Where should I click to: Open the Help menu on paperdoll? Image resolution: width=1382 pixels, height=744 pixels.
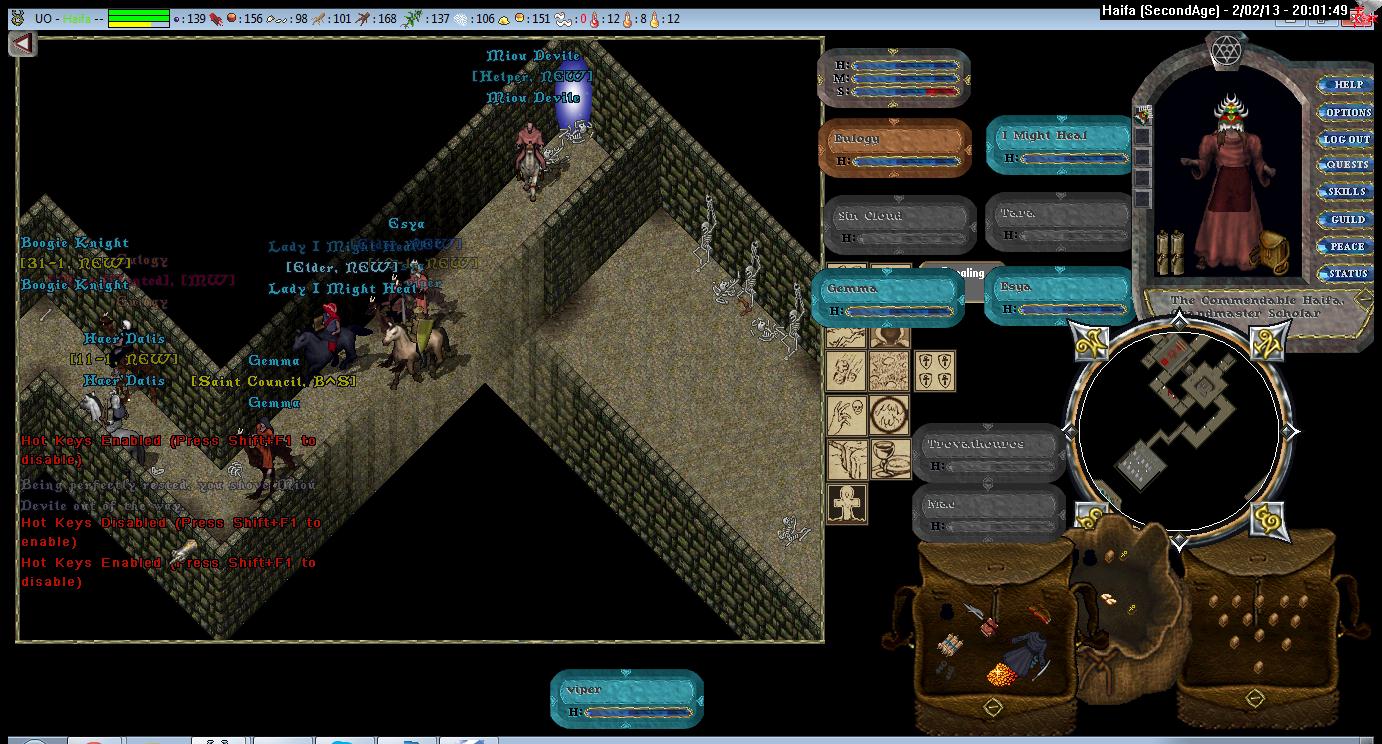(x=1348, y=85)
